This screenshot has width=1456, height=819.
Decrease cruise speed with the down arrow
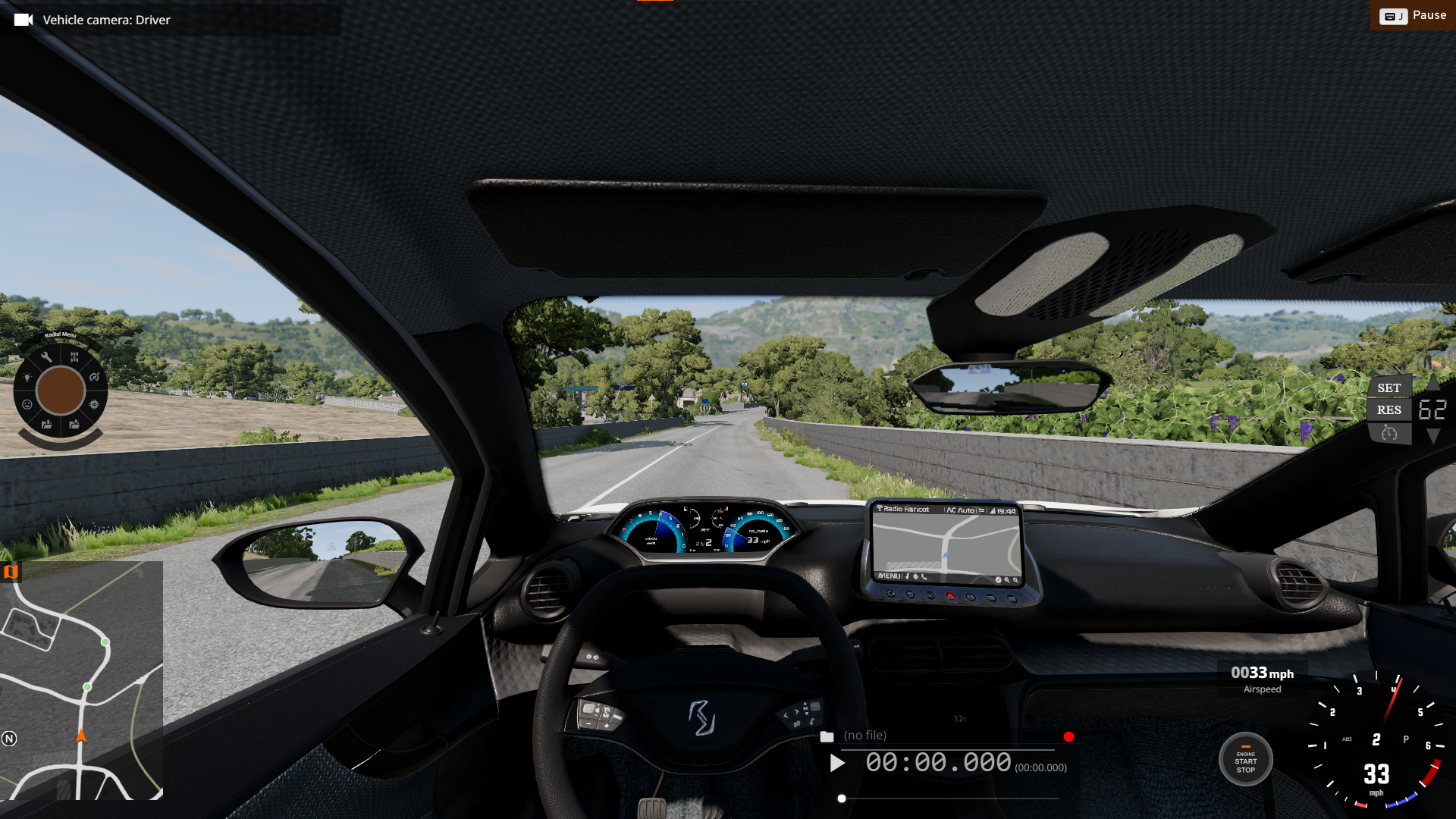coord(1433,436)
